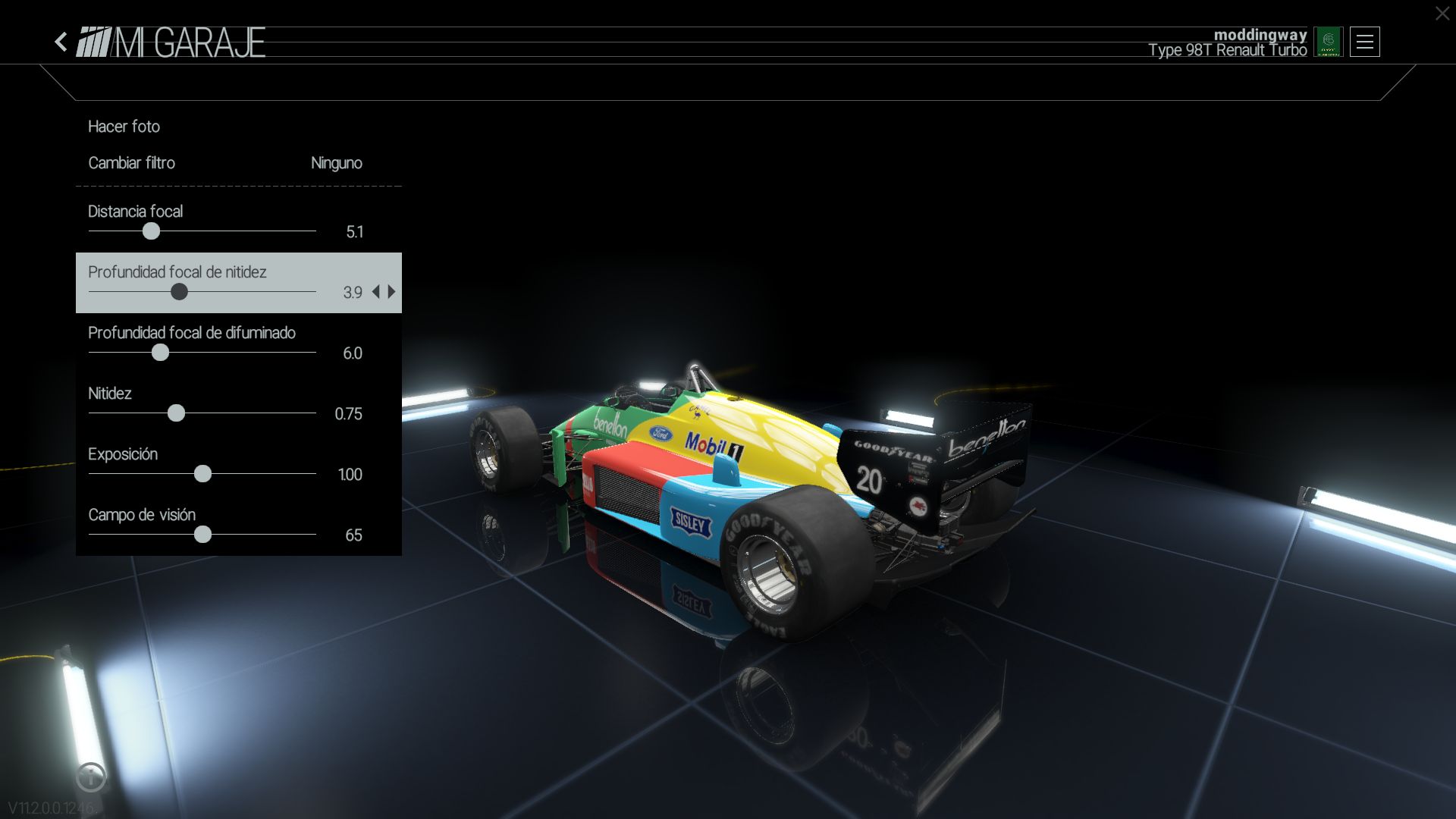Image resolution: width=1456 pixels, height=819 pixels.
Task: Click the Distancia focal slider handle
Action: (x=152, y=231)
